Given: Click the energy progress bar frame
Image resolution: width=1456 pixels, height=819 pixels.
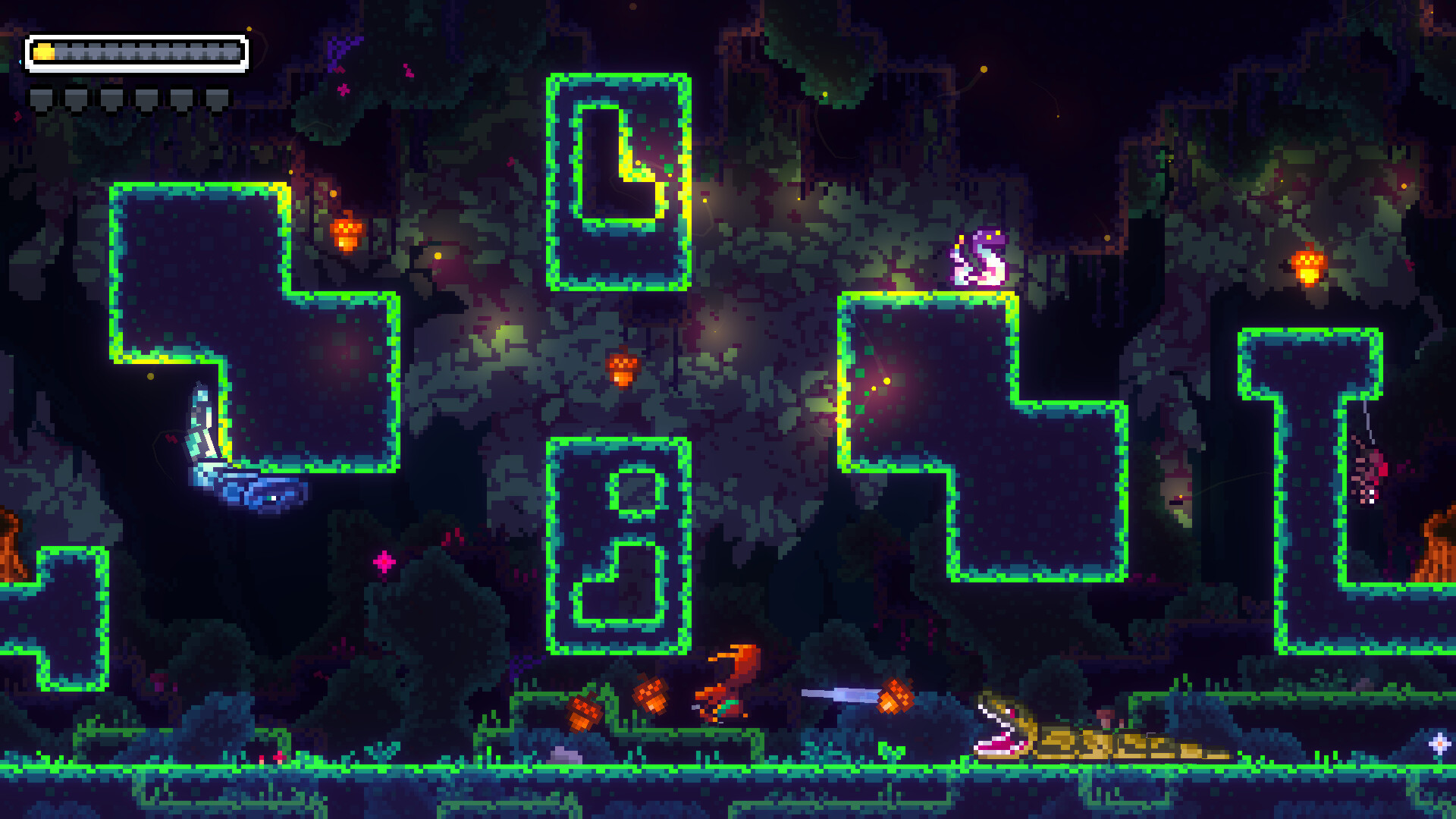Looking at the screenshot, I should click(136, 53).
